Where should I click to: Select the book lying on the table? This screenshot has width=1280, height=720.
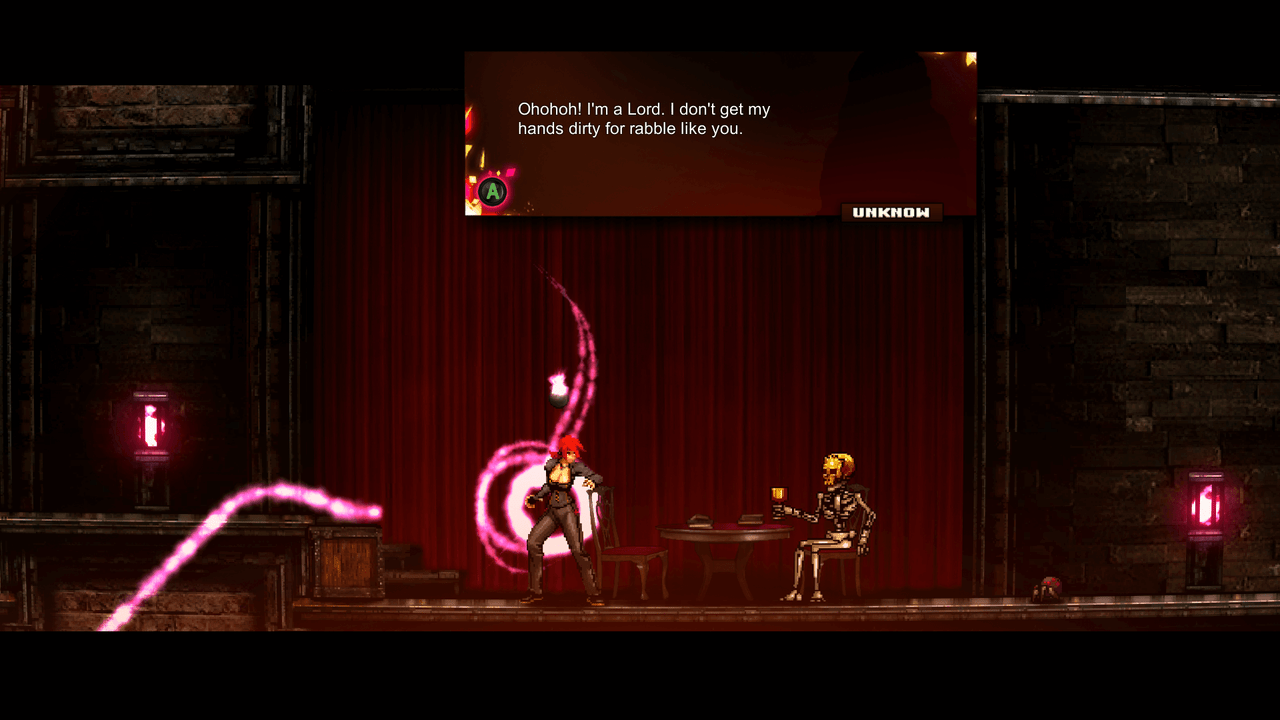[x=700, y=520]
